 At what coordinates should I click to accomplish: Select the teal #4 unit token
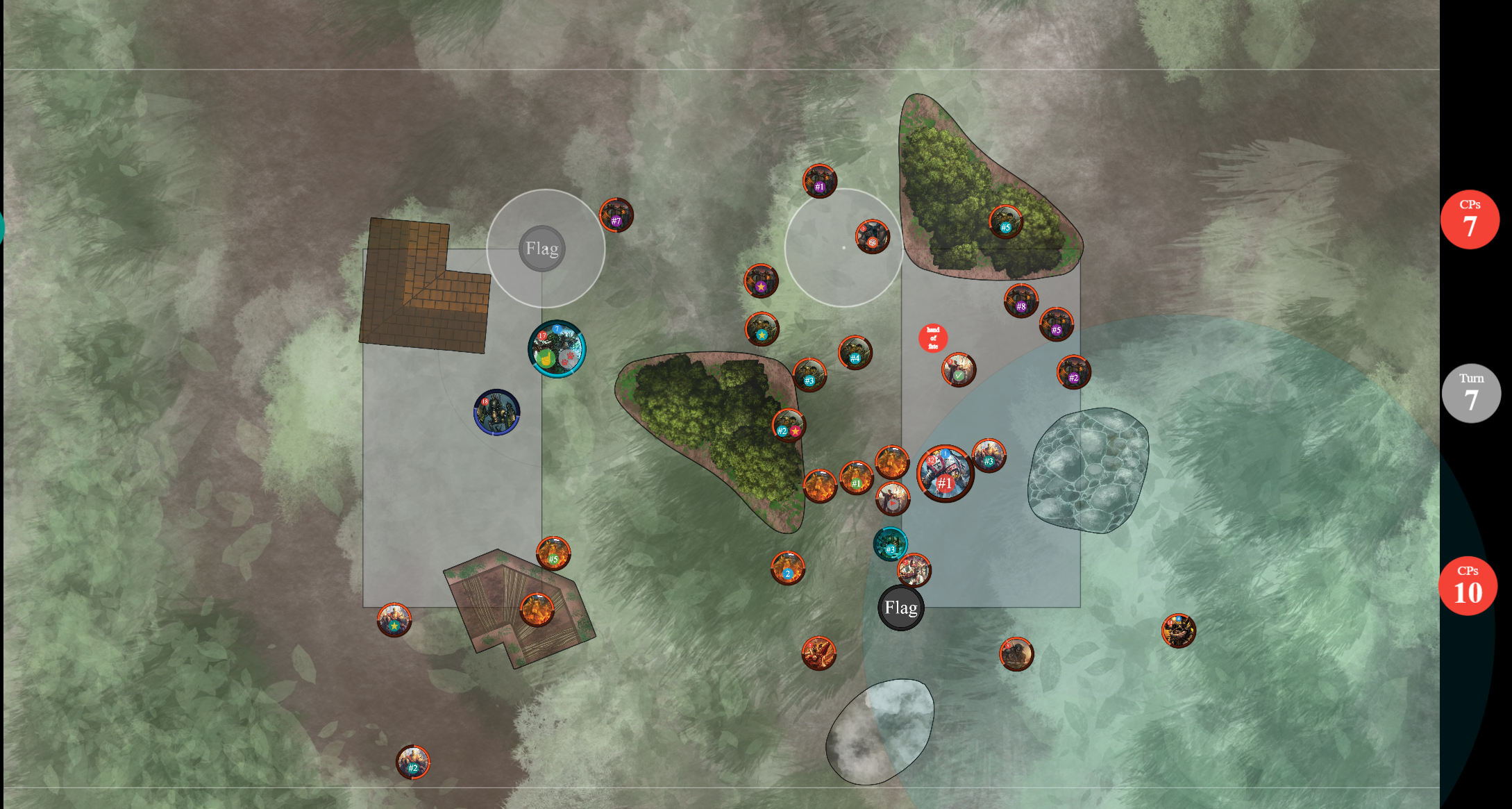855,353
